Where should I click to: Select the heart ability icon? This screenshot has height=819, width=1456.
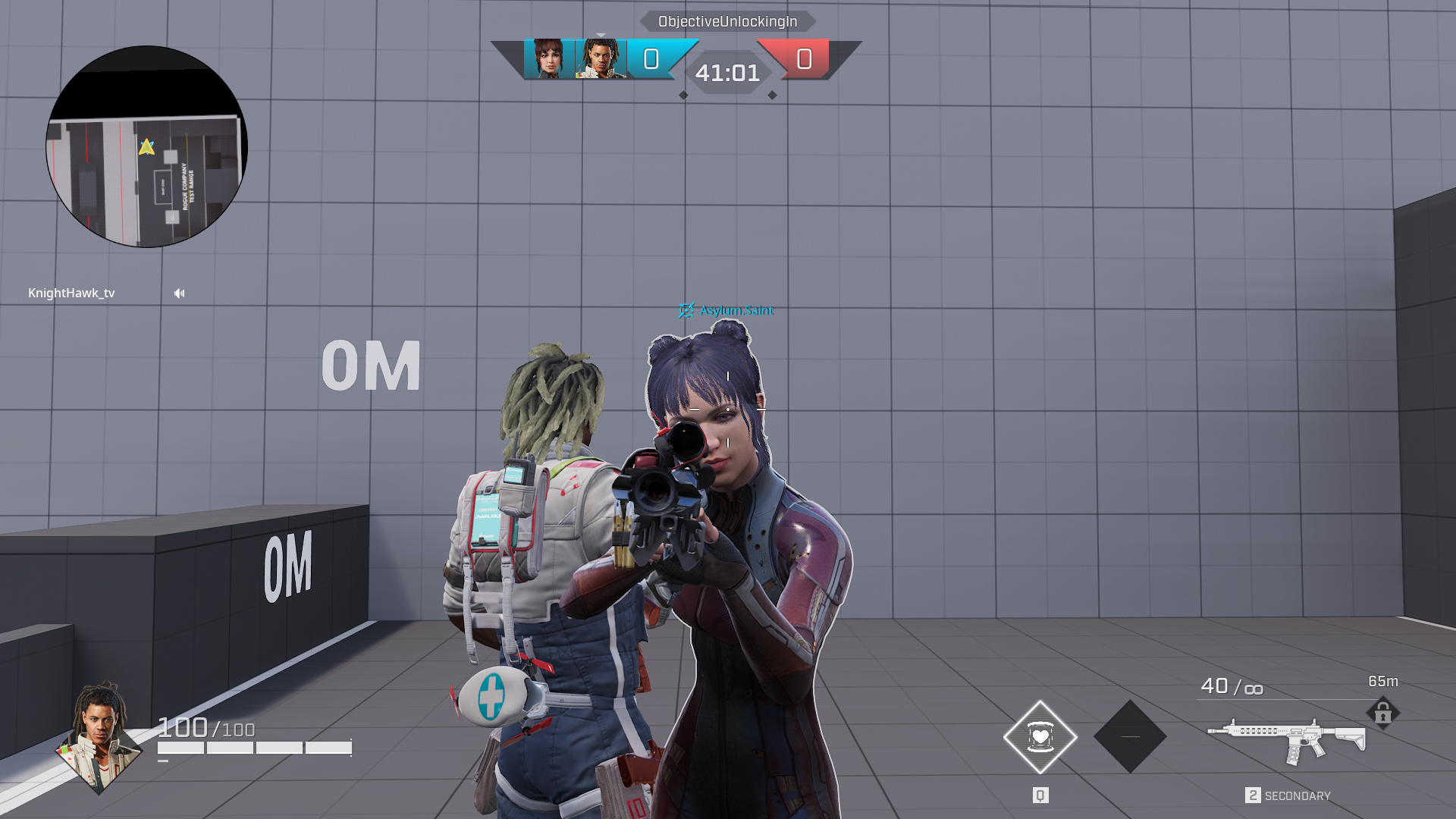pos(1040,736)
